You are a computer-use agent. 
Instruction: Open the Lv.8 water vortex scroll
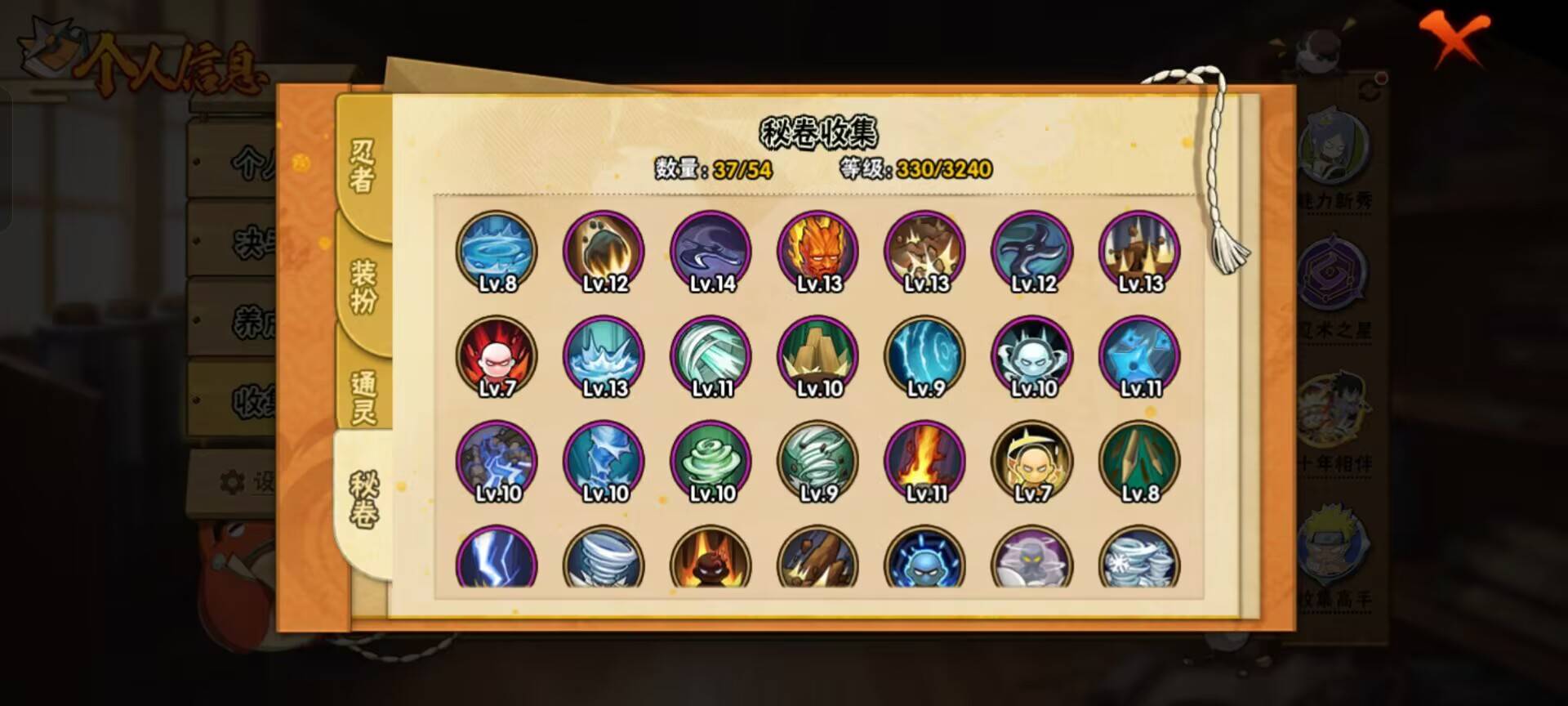coord(498,252)
